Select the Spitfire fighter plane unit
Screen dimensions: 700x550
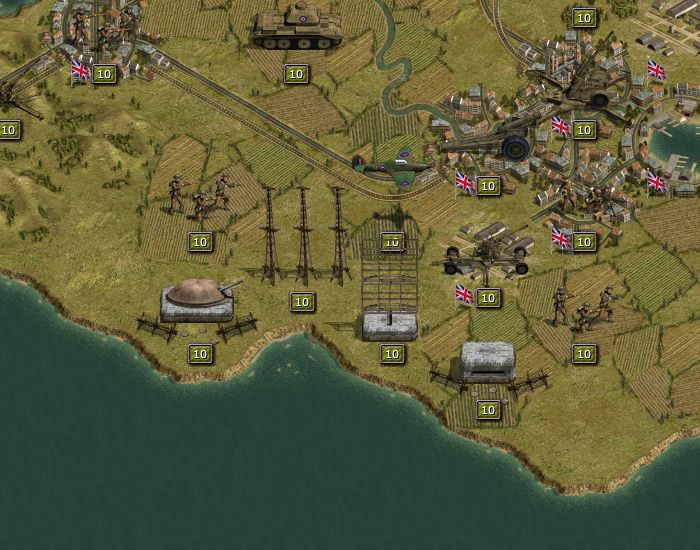coord(393,165)
